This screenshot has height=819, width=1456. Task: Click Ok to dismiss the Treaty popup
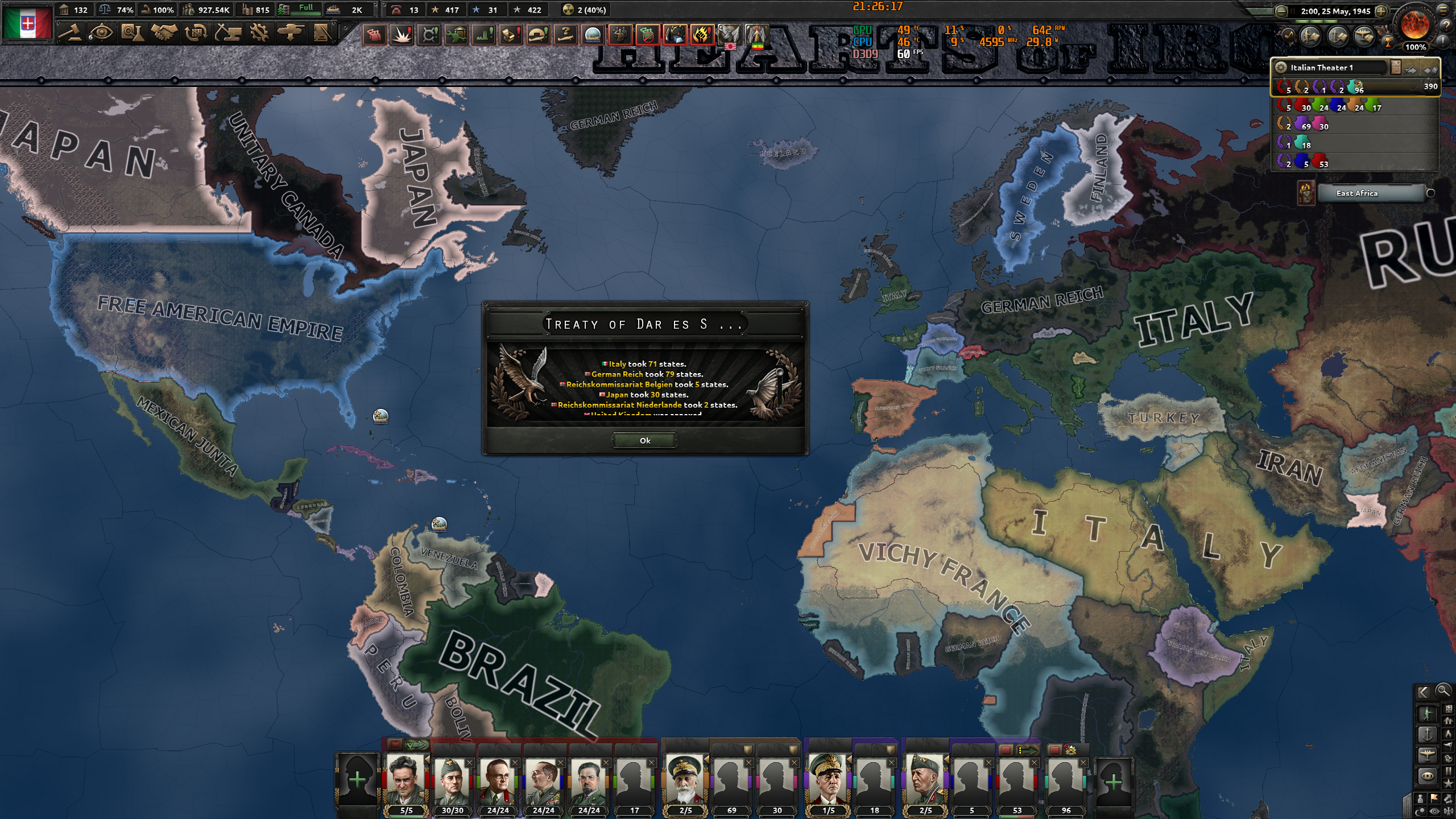(x=644, y=440)
